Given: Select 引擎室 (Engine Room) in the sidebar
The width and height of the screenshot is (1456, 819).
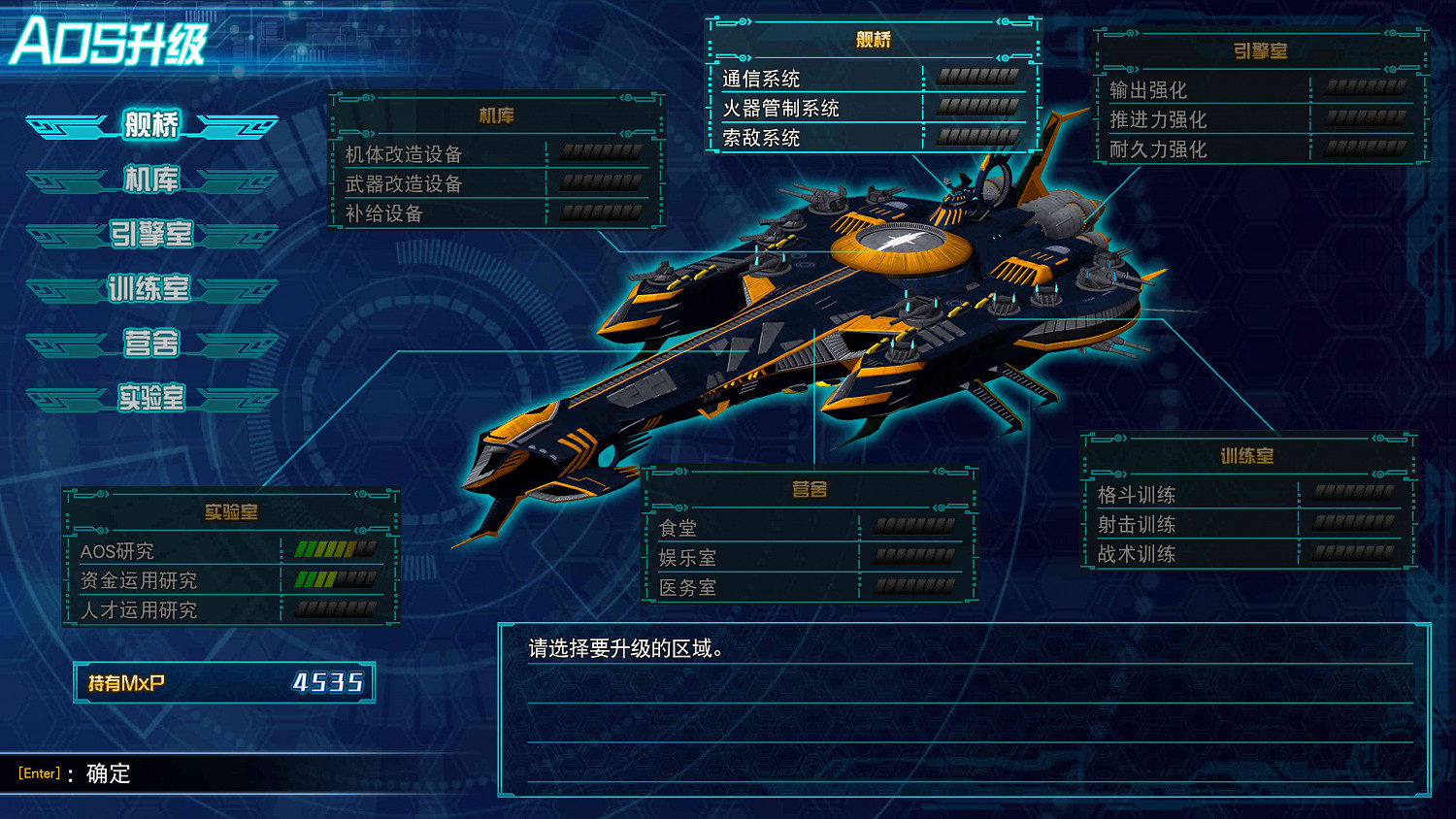Looking at the screenshot, I should point(150,234).
